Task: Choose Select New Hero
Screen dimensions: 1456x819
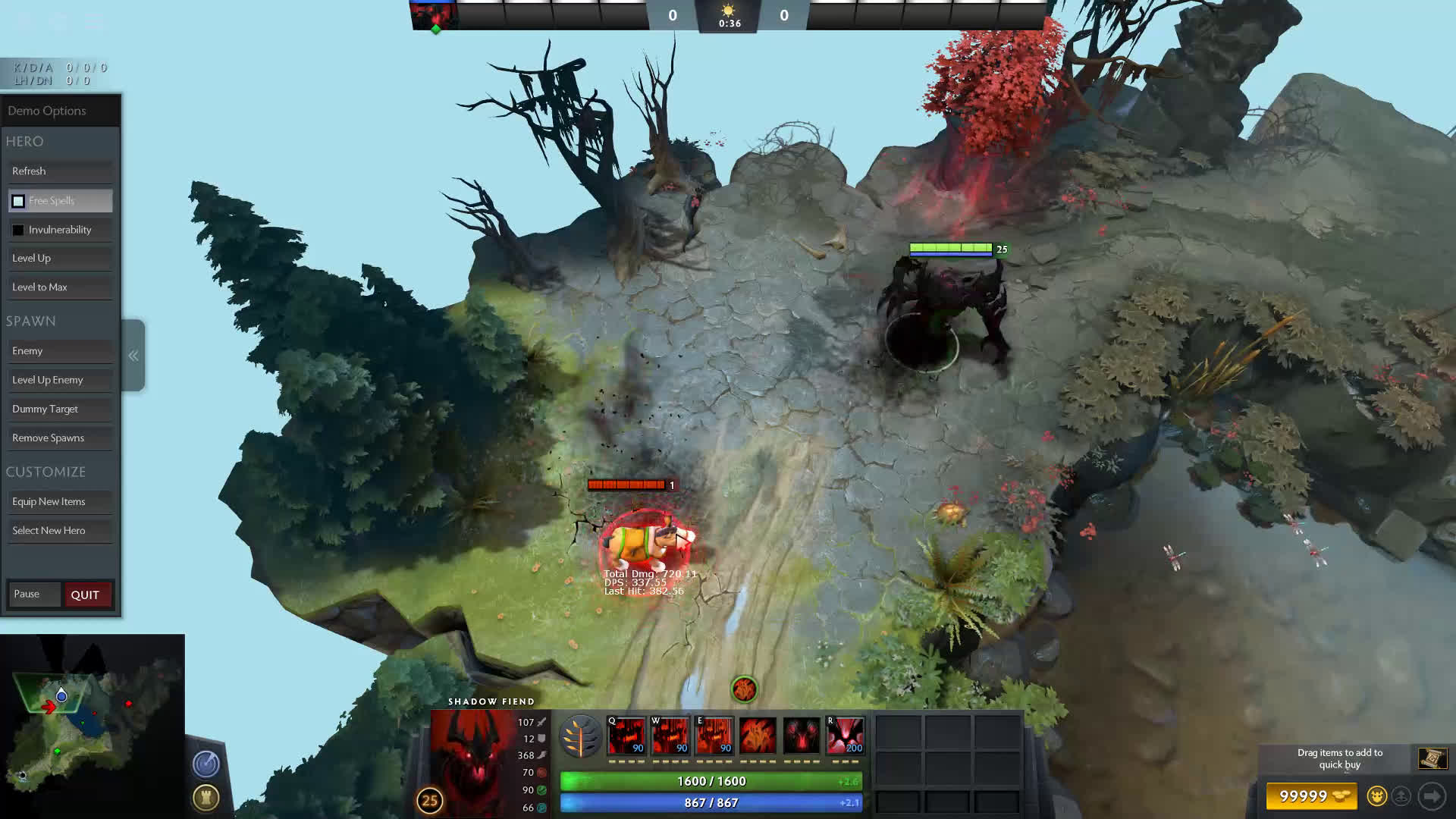Action: pos(60,531)
